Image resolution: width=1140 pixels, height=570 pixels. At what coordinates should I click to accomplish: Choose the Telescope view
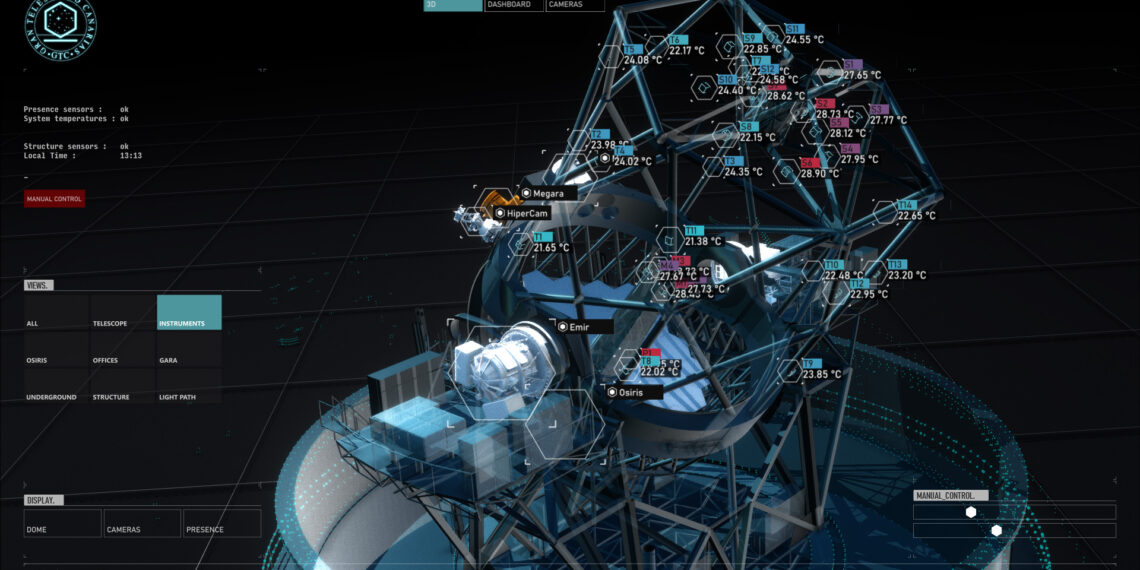click(x=122, y=313)
